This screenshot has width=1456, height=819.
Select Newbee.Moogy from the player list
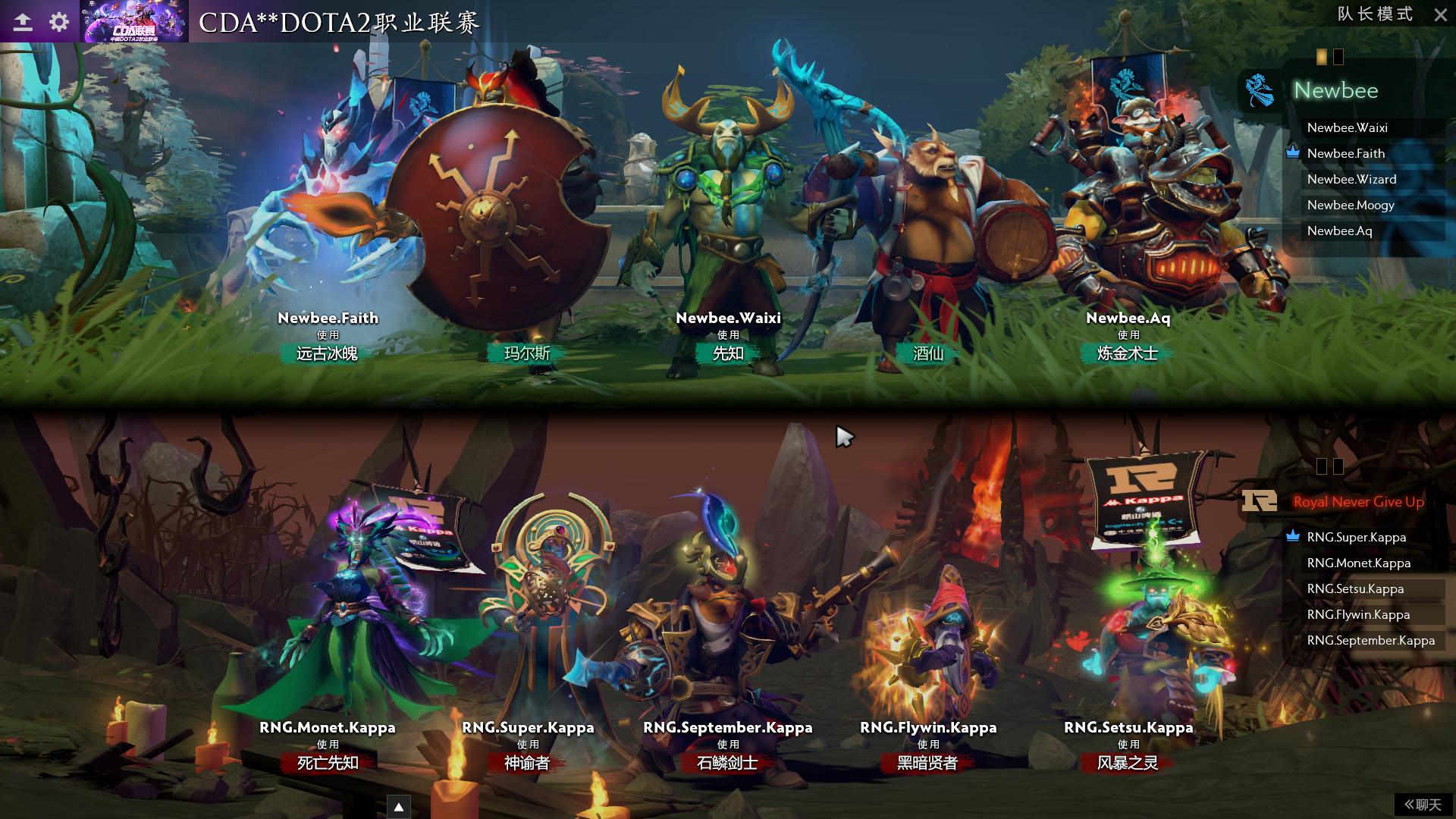[x=1351, y=205]
